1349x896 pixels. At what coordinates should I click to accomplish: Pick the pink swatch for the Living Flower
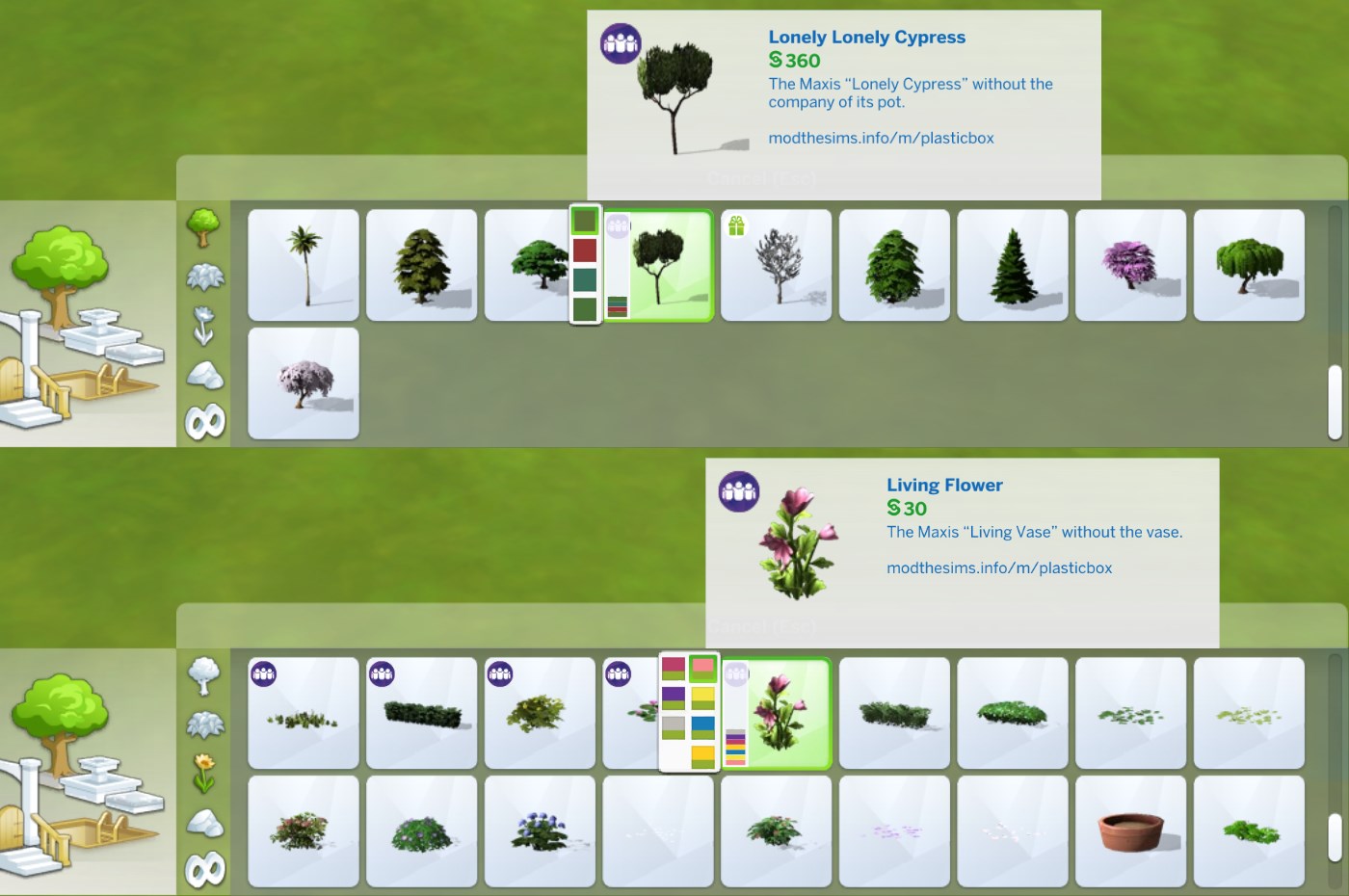point(701,668)
